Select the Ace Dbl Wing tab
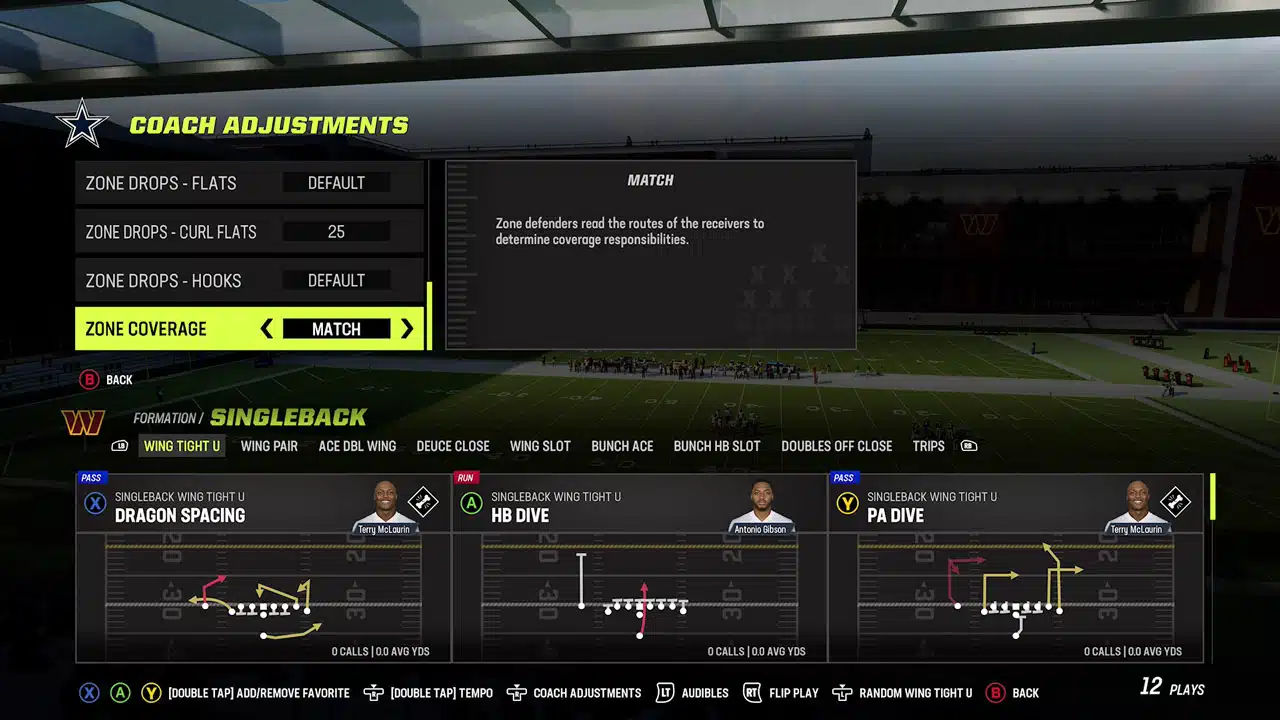 tap(357, 446)
